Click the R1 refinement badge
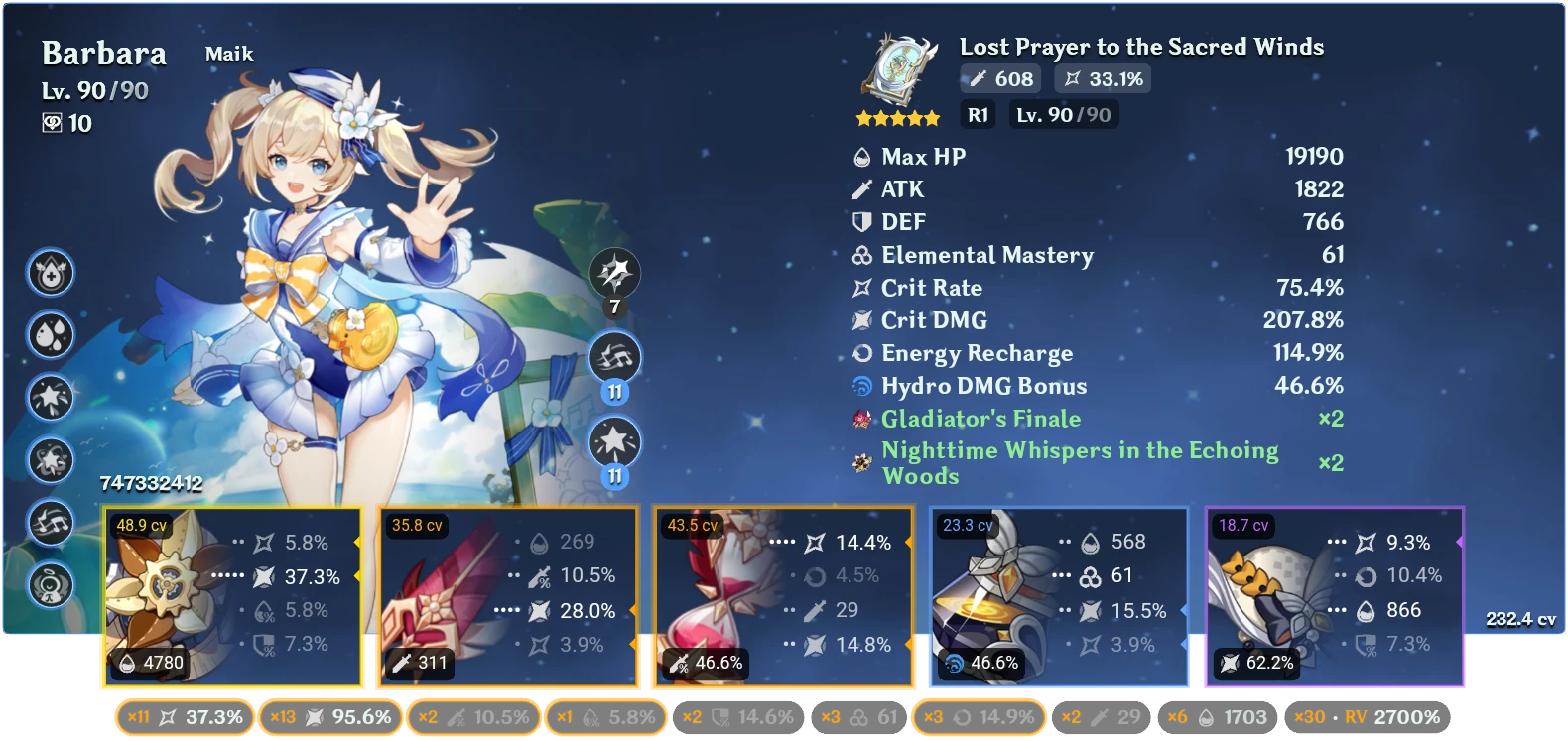 (x=978, y=114)
